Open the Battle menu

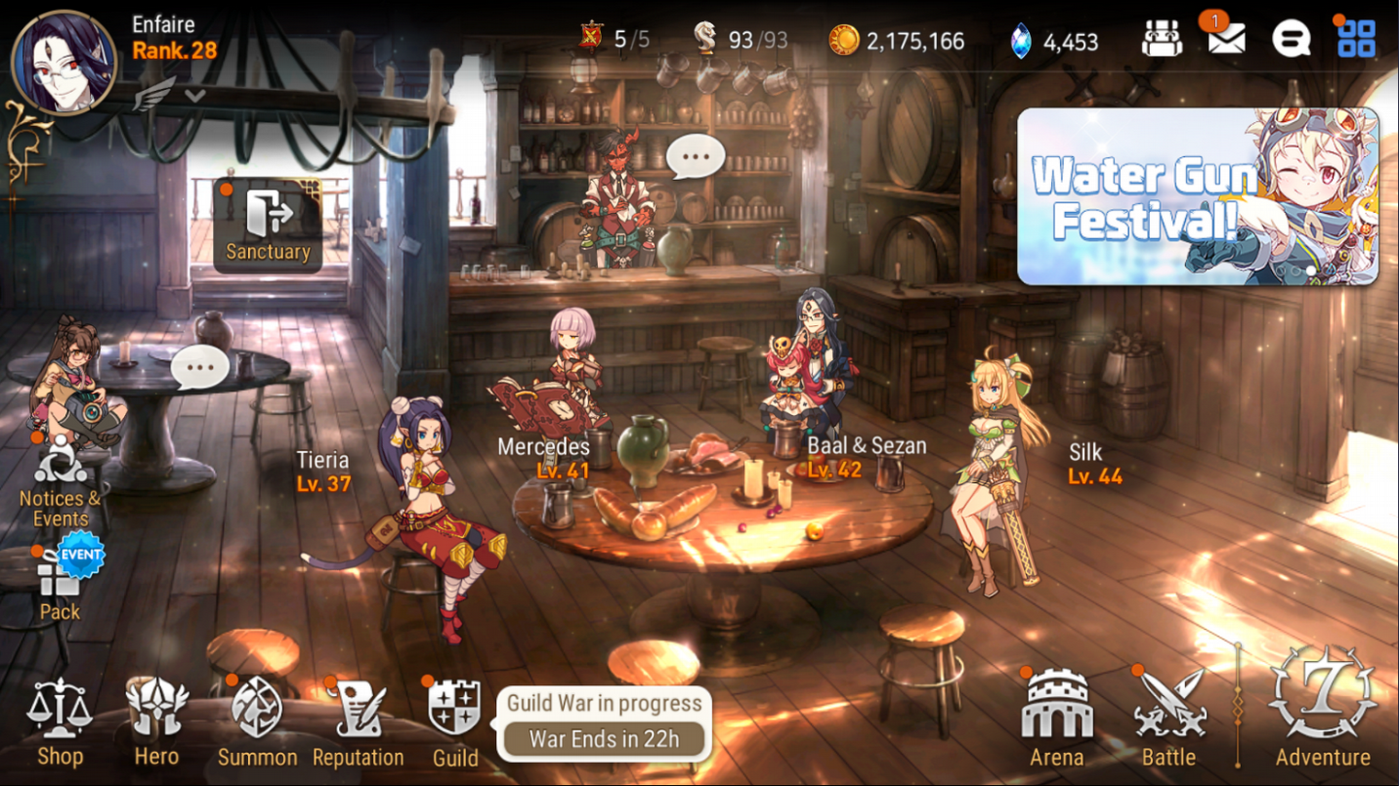pos(1169,718)
